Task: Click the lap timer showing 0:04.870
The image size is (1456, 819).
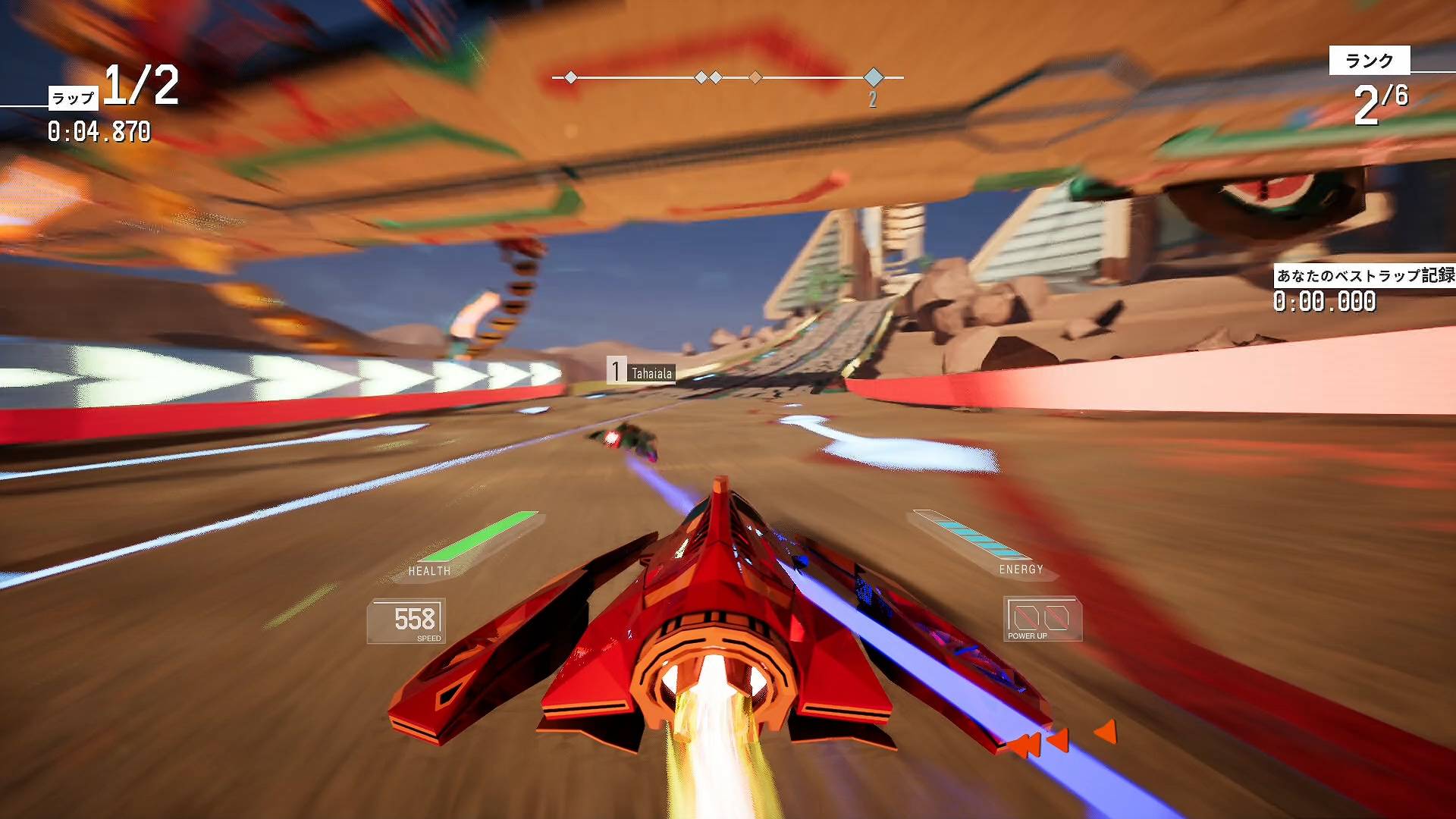Action: tap(99, 130)
